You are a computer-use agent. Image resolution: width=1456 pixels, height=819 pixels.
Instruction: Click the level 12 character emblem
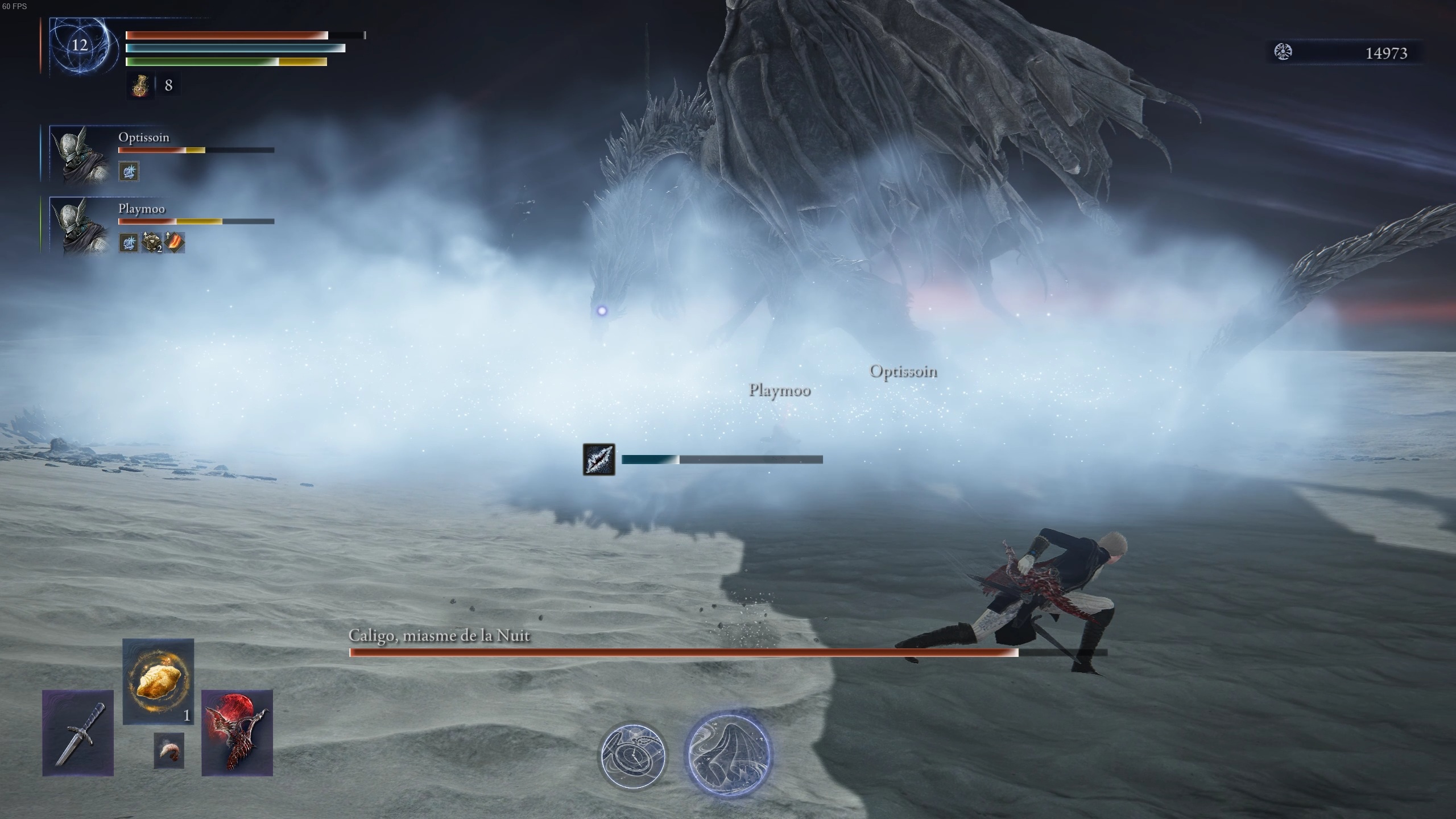(80, 45)
